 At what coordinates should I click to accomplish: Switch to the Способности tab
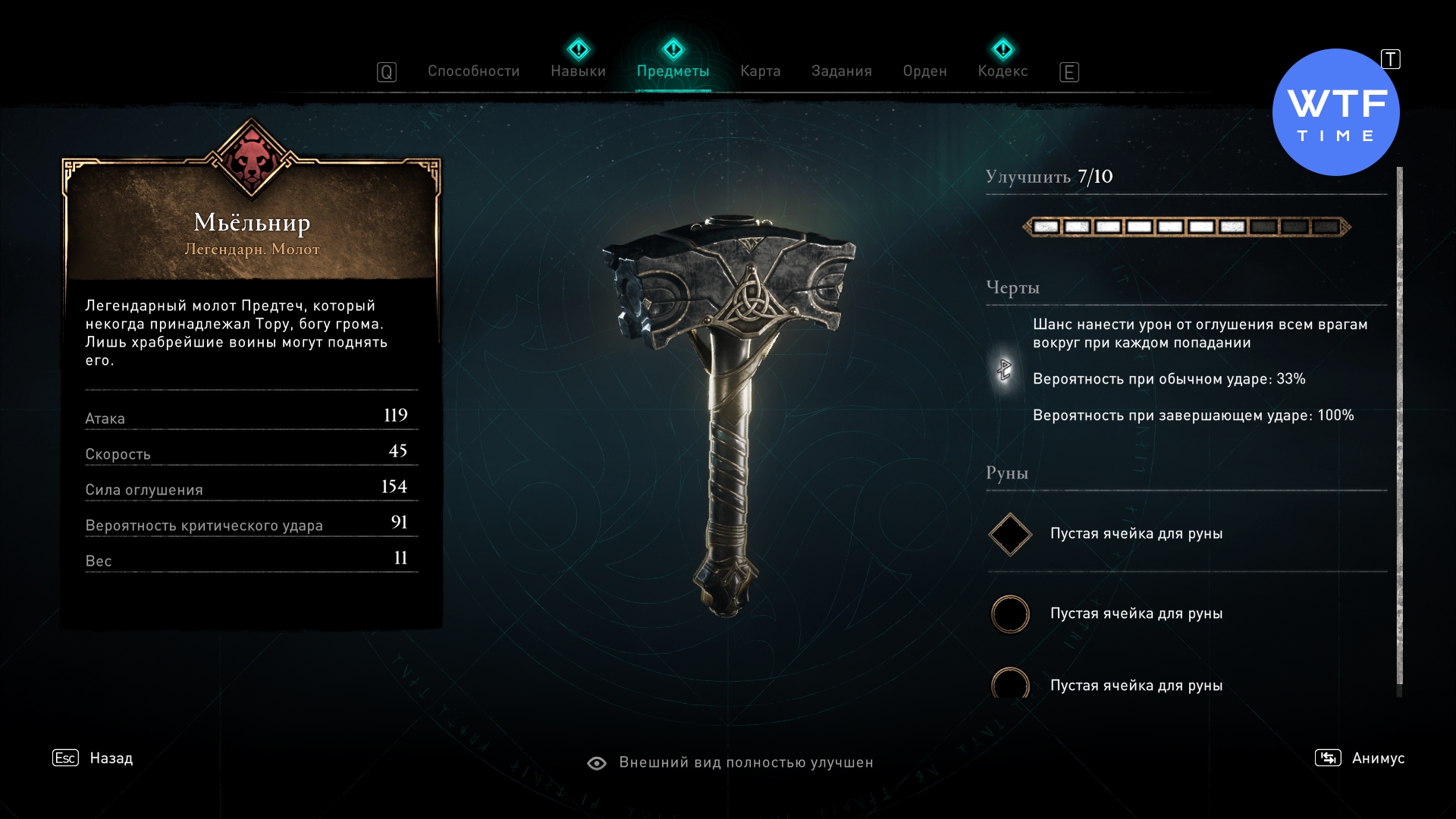pyautogui.click(x=473, y=71)
